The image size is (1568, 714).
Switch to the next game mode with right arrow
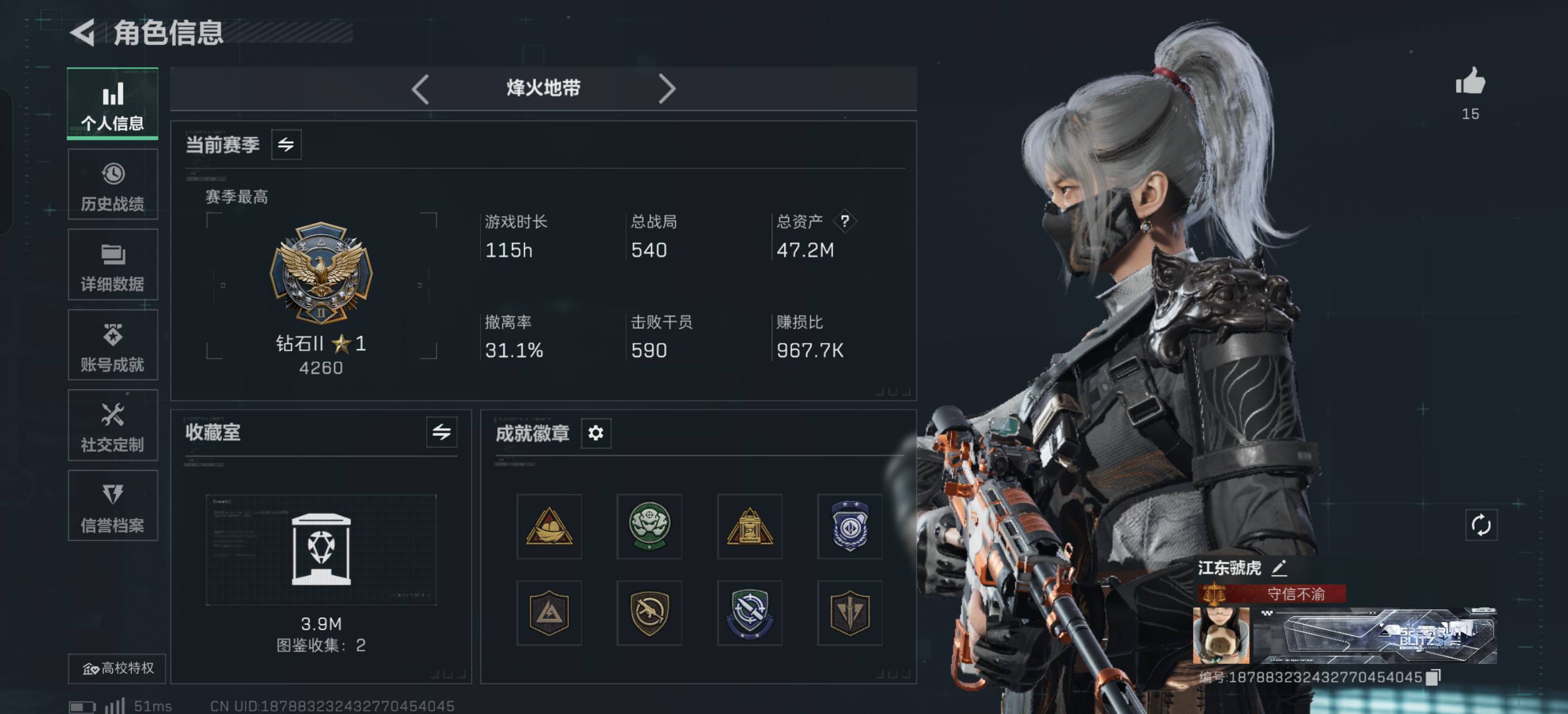(666, 89)
